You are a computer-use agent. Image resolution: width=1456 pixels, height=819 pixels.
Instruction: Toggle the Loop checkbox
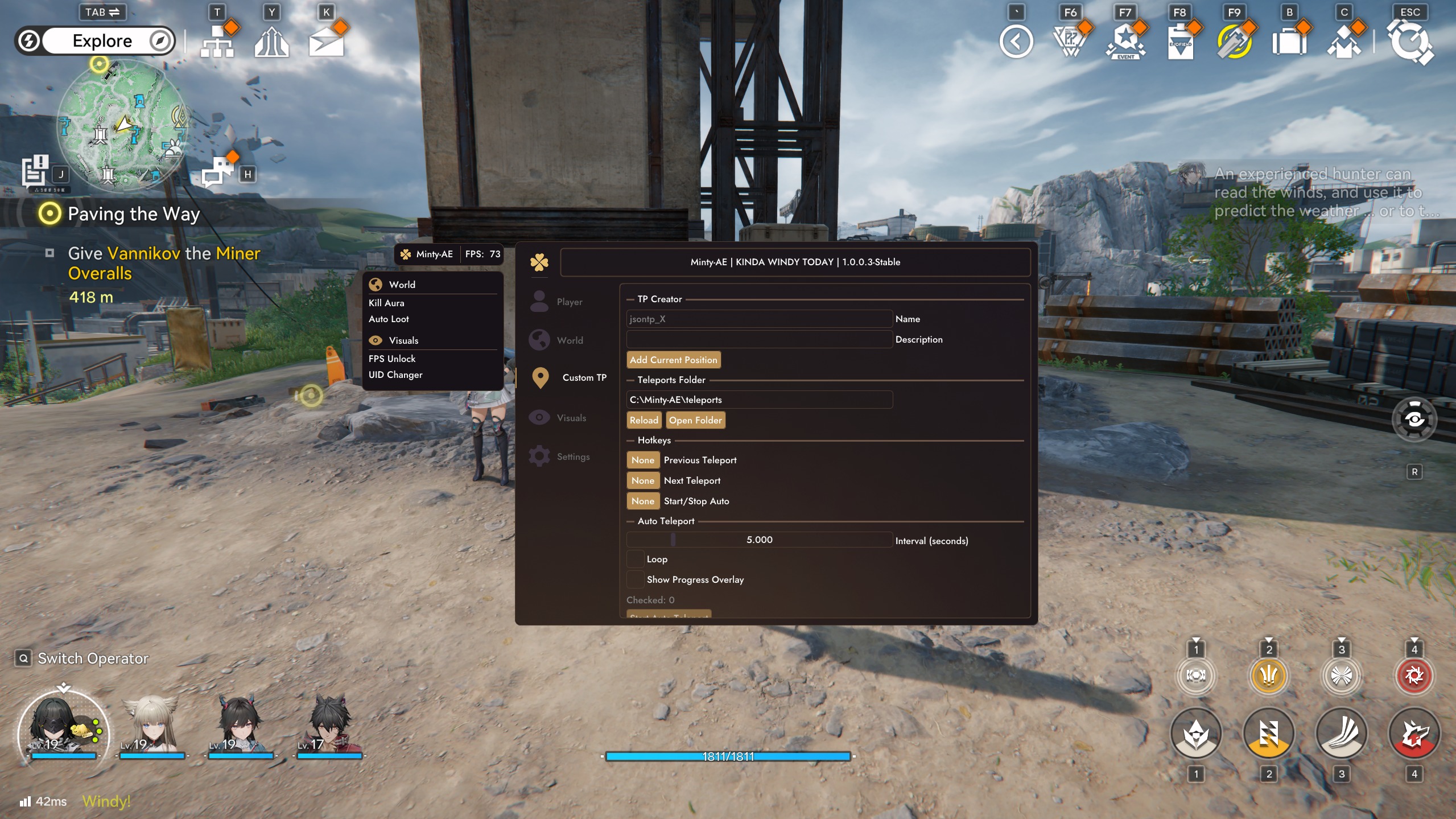pyautogui.click(x=635, y=559)
